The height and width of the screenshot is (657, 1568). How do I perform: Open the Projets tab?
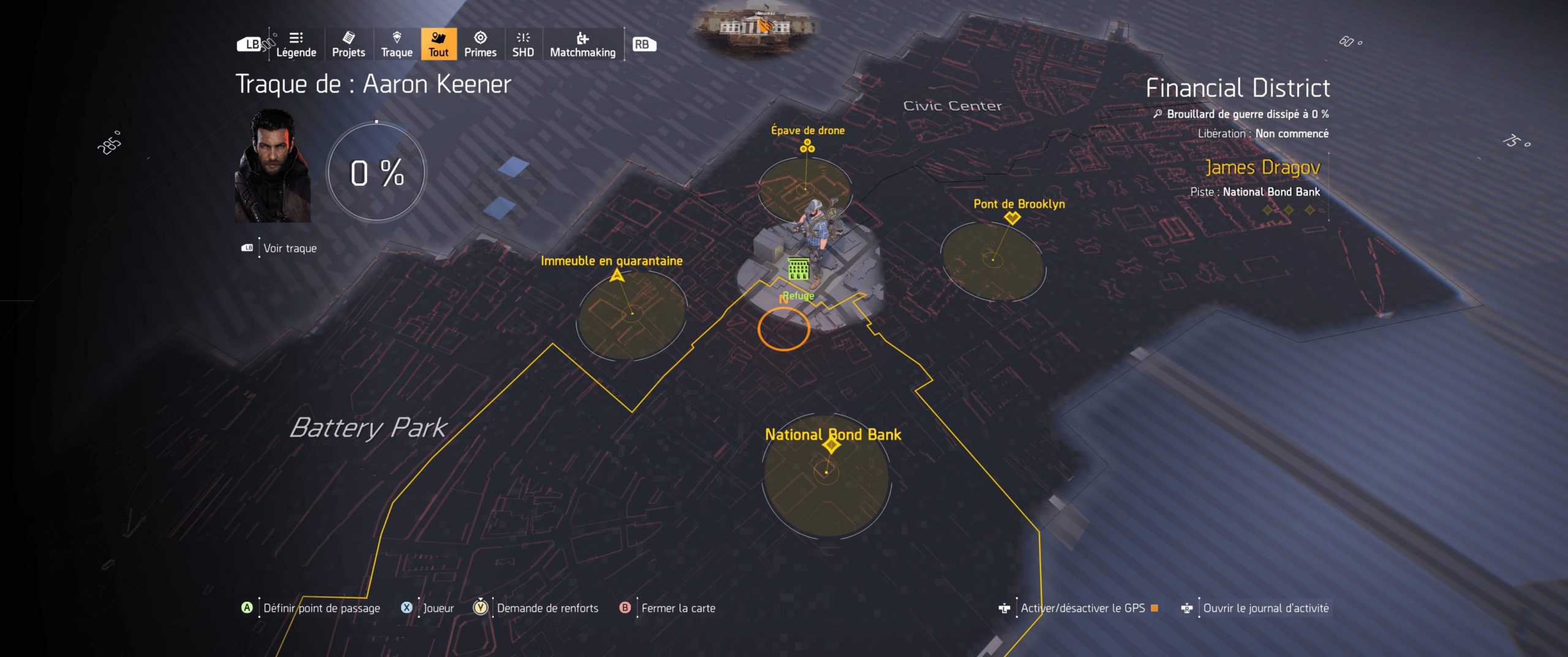point(348,44)
